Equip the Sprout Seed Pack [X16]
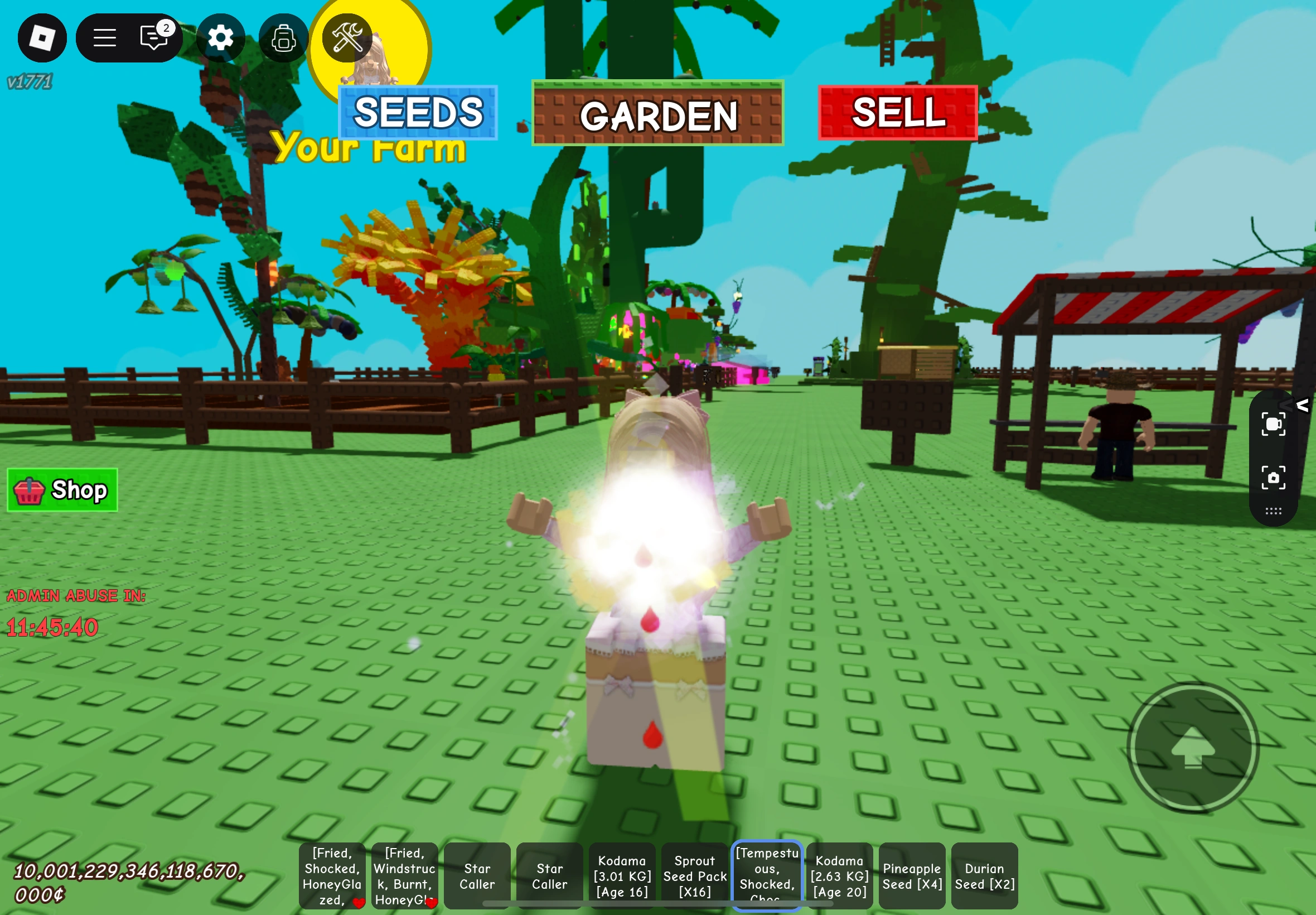 pos(695,874)
